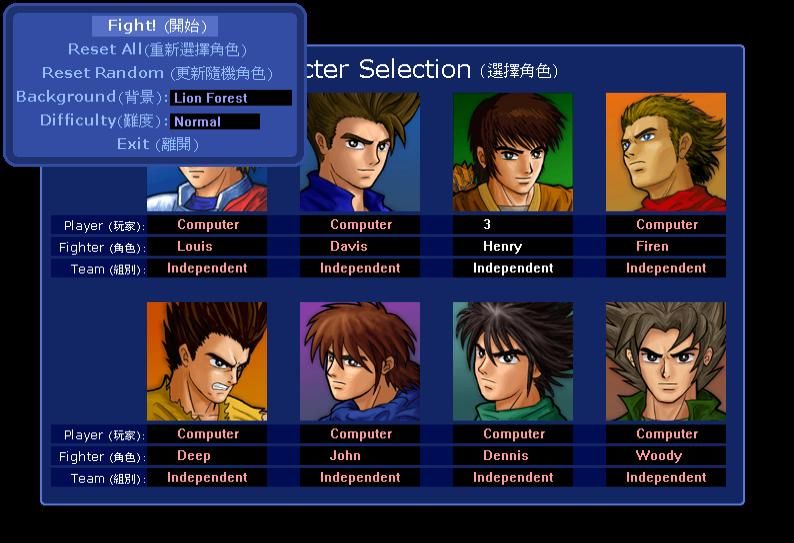Change the Normal difficulty field
The height and width of the screenshot is (543, 794).
215,121
